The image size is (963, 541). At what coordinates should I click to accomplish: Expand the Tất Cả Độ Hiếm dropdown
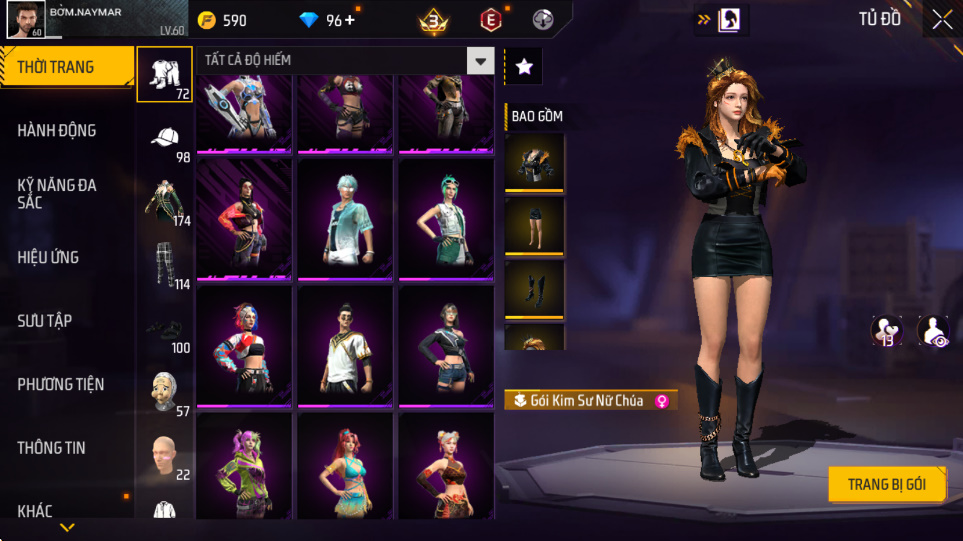[481, 61]
